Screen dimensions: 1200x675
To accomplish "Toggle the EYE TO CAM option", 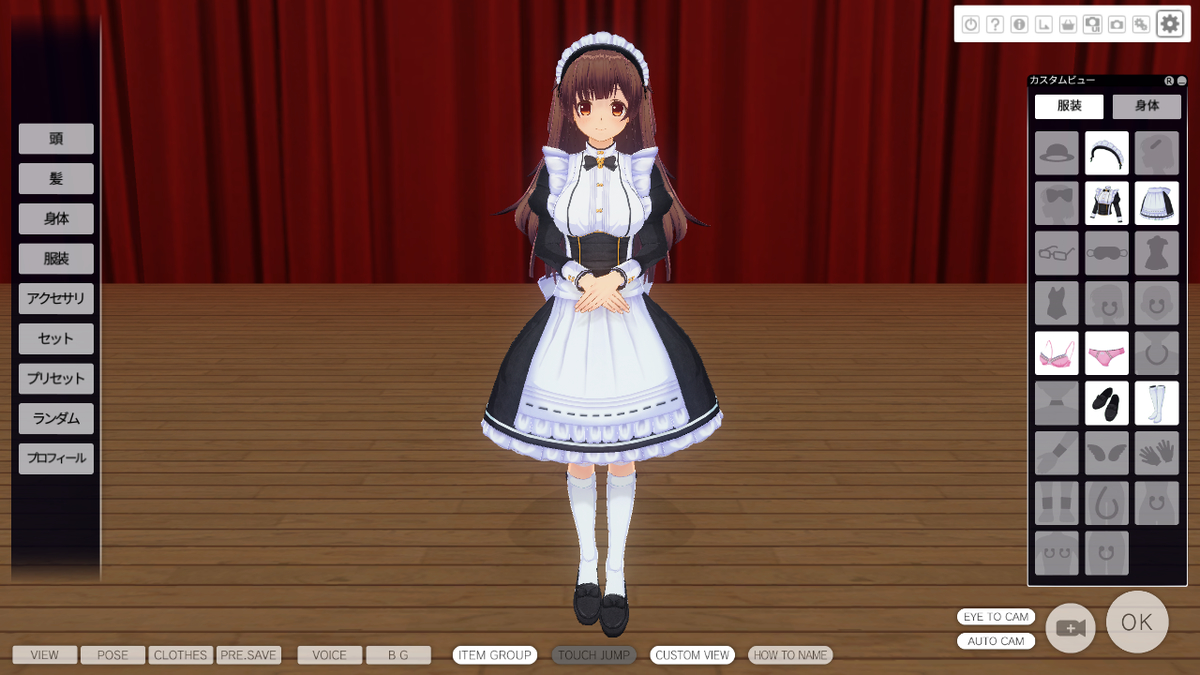I will (x=996, y=617).
